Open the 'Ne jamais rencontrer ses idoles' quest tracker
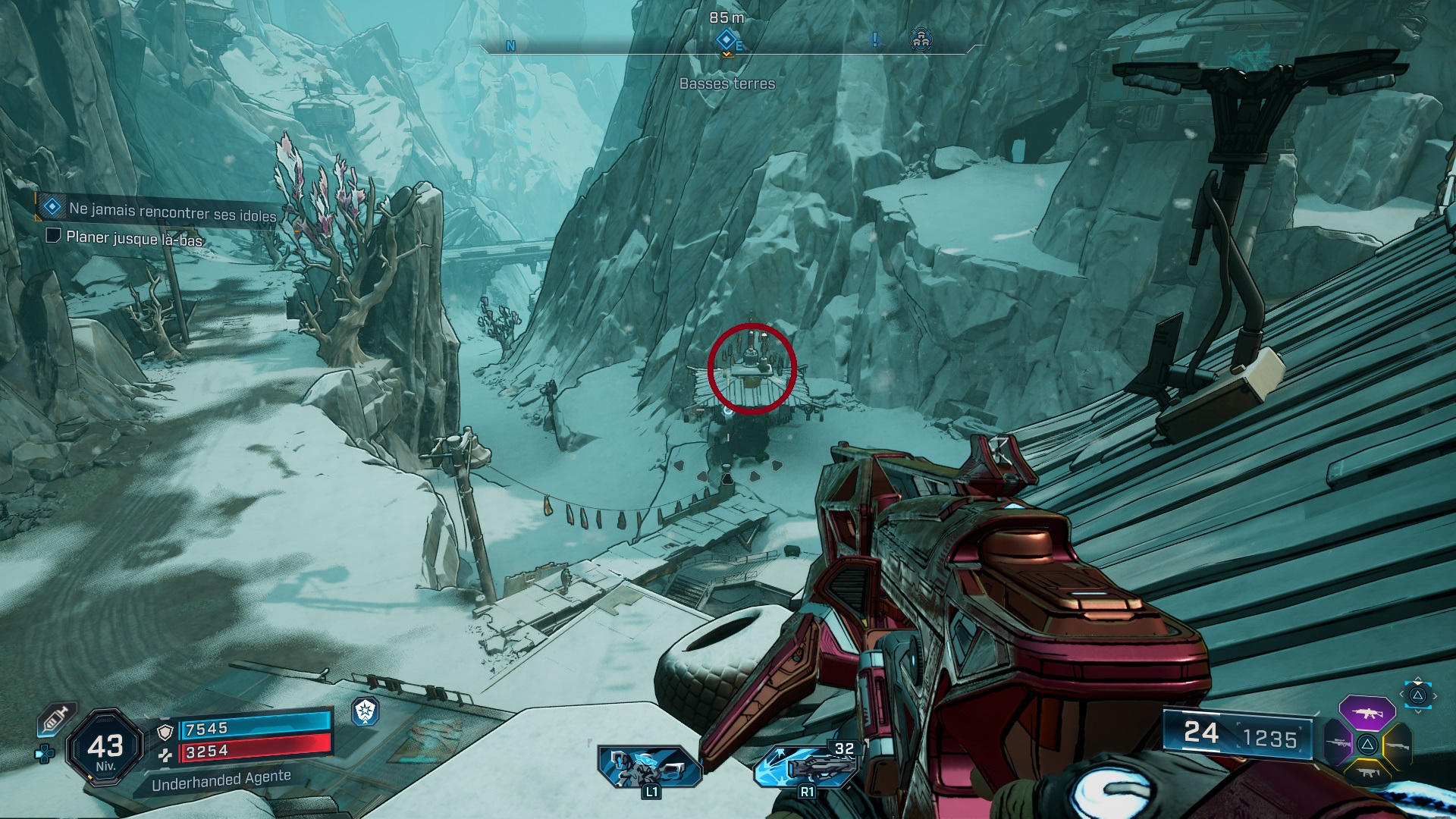Image resolution: width=1456 pixels, height=819 pixels. [172, 212]
